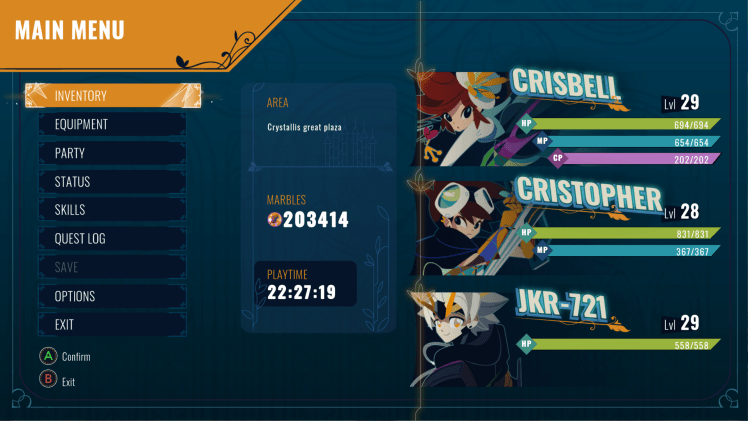Choose the Party menu option

(x=112, y=153)
